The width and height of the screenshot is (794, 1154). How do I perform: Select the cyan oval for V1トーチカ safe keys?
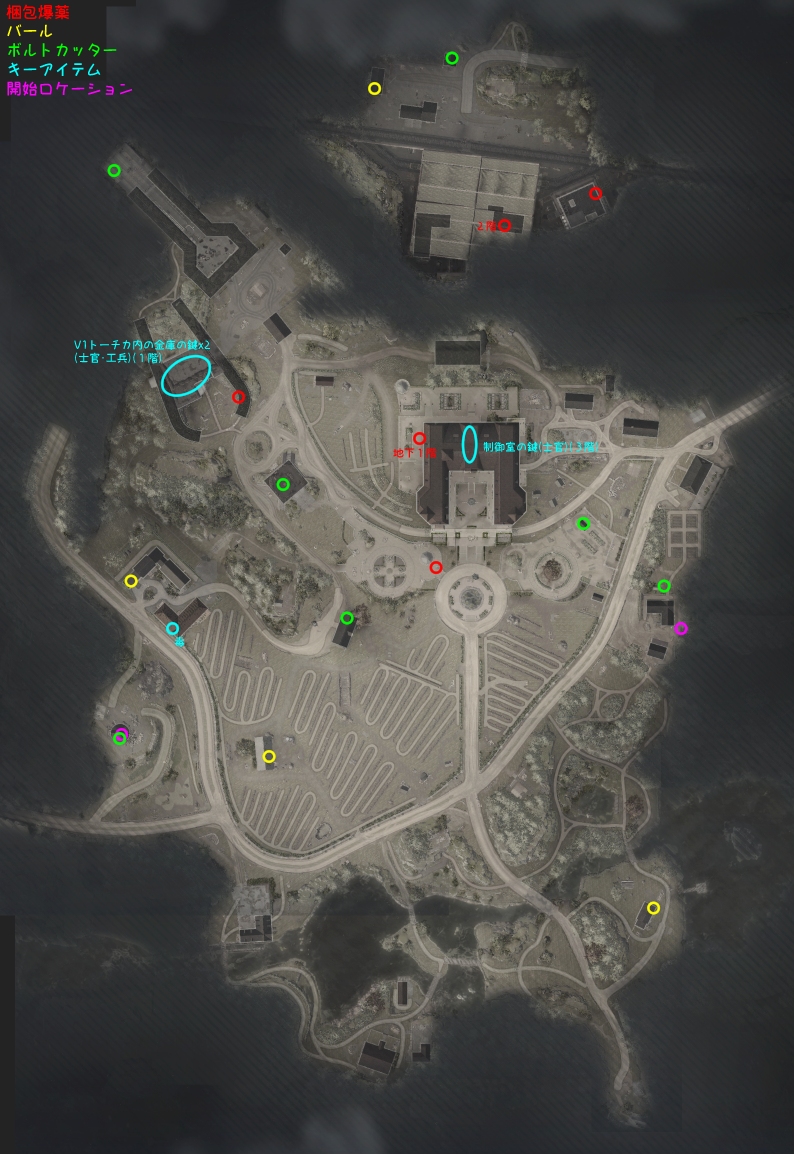[x=186, y=375]
